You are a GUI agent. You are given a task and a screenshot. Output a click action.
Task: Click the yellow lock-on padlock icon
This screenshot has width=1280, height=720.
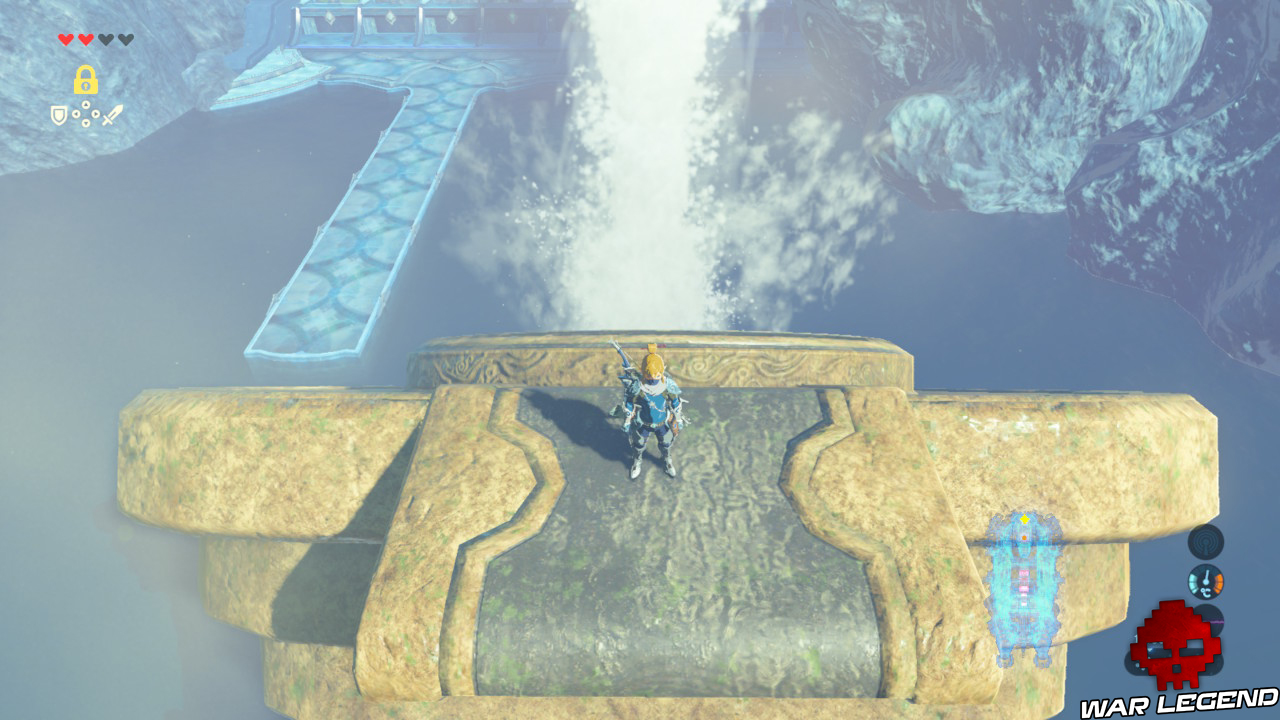[85, 80]
